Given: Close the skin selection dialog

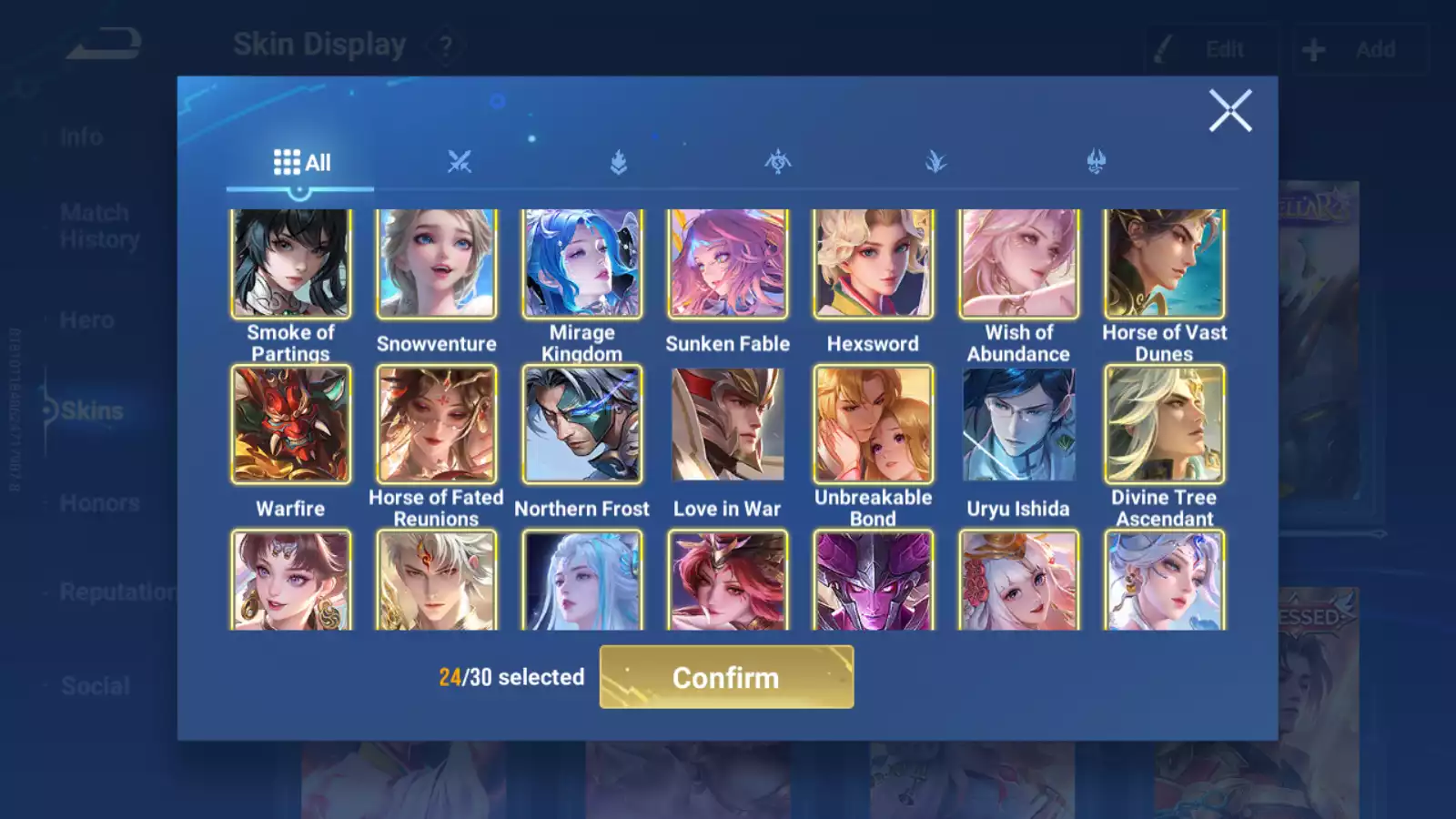Looking at the screenshot, I should (x=1229, y=111).
